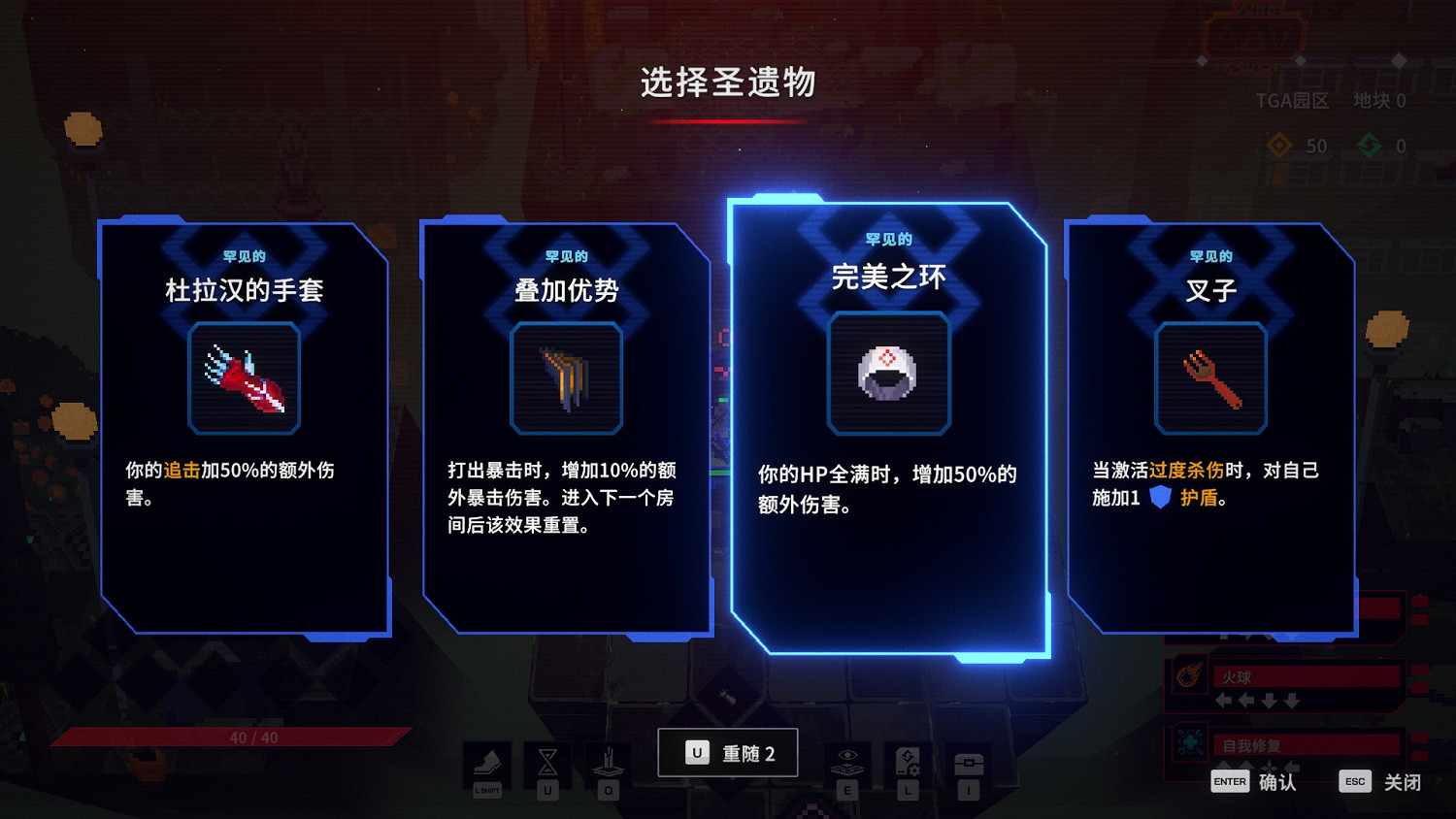Click the hourglass icon bound to U
1456x819 pixels.
coord(546,761)
